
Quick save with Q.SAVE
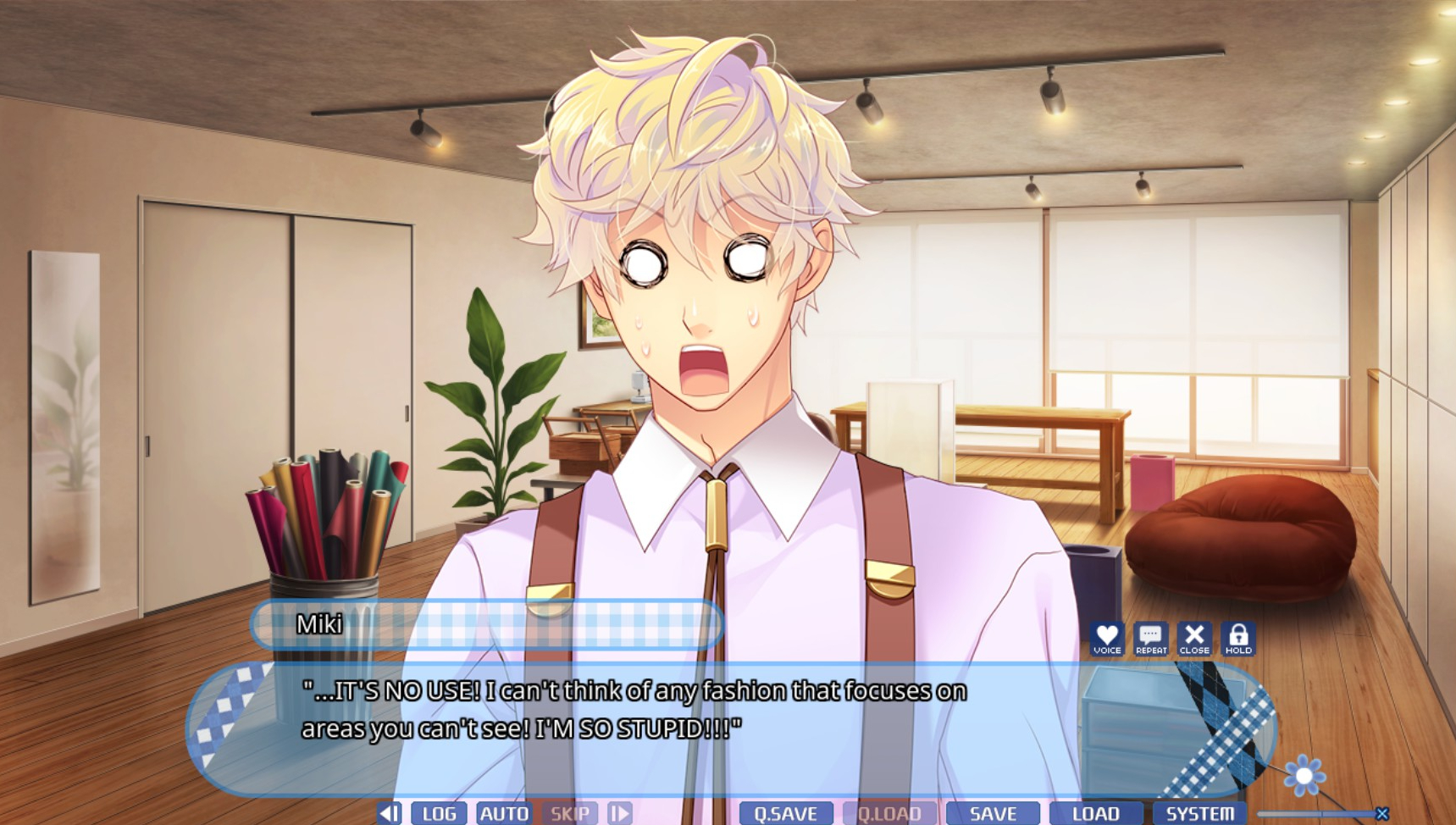coord(785,813)
